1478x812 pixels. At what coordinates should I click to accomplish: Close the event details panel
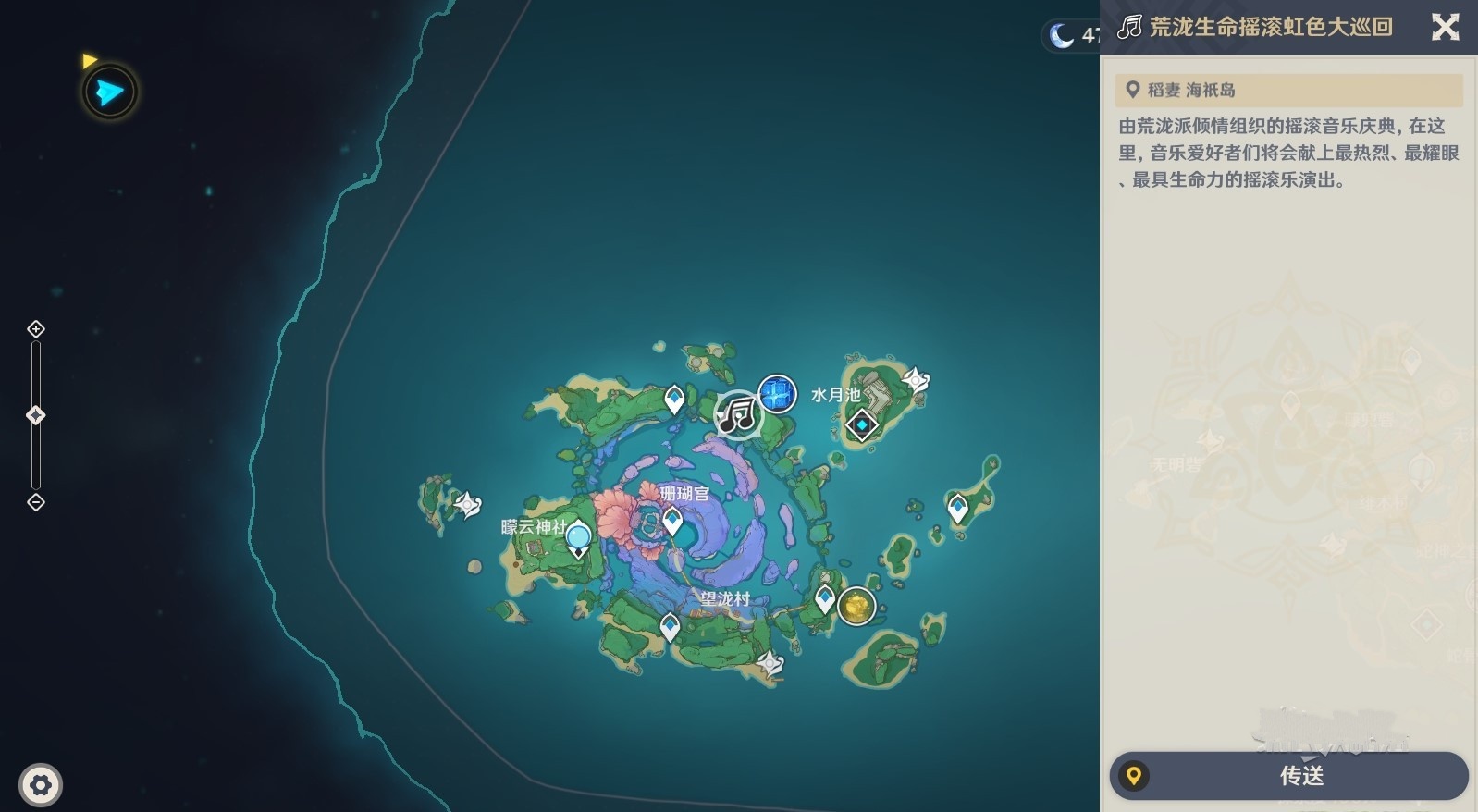[1445, 27]
